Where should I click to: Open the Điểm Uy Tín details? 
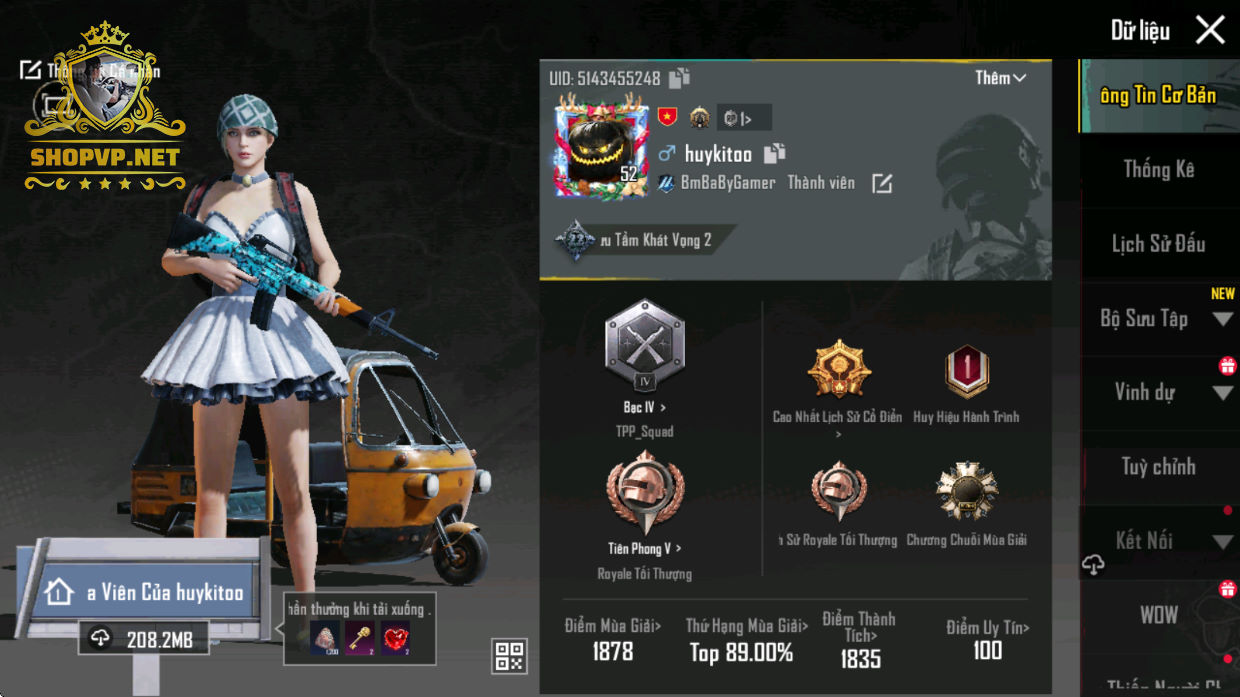(987, 628)
